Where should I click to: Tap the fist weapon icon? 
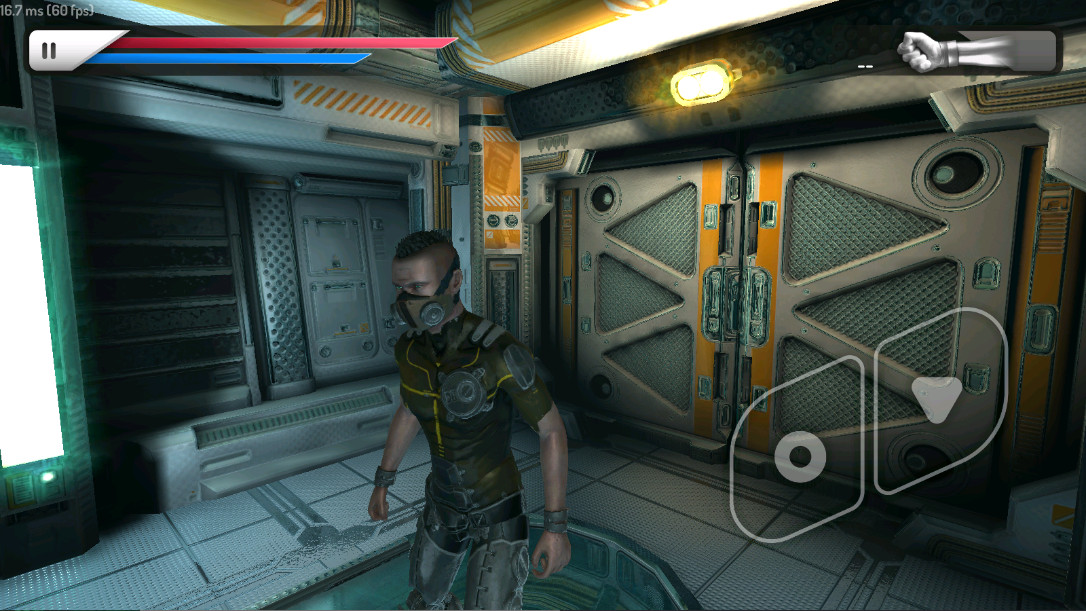[x=928, y=50]
